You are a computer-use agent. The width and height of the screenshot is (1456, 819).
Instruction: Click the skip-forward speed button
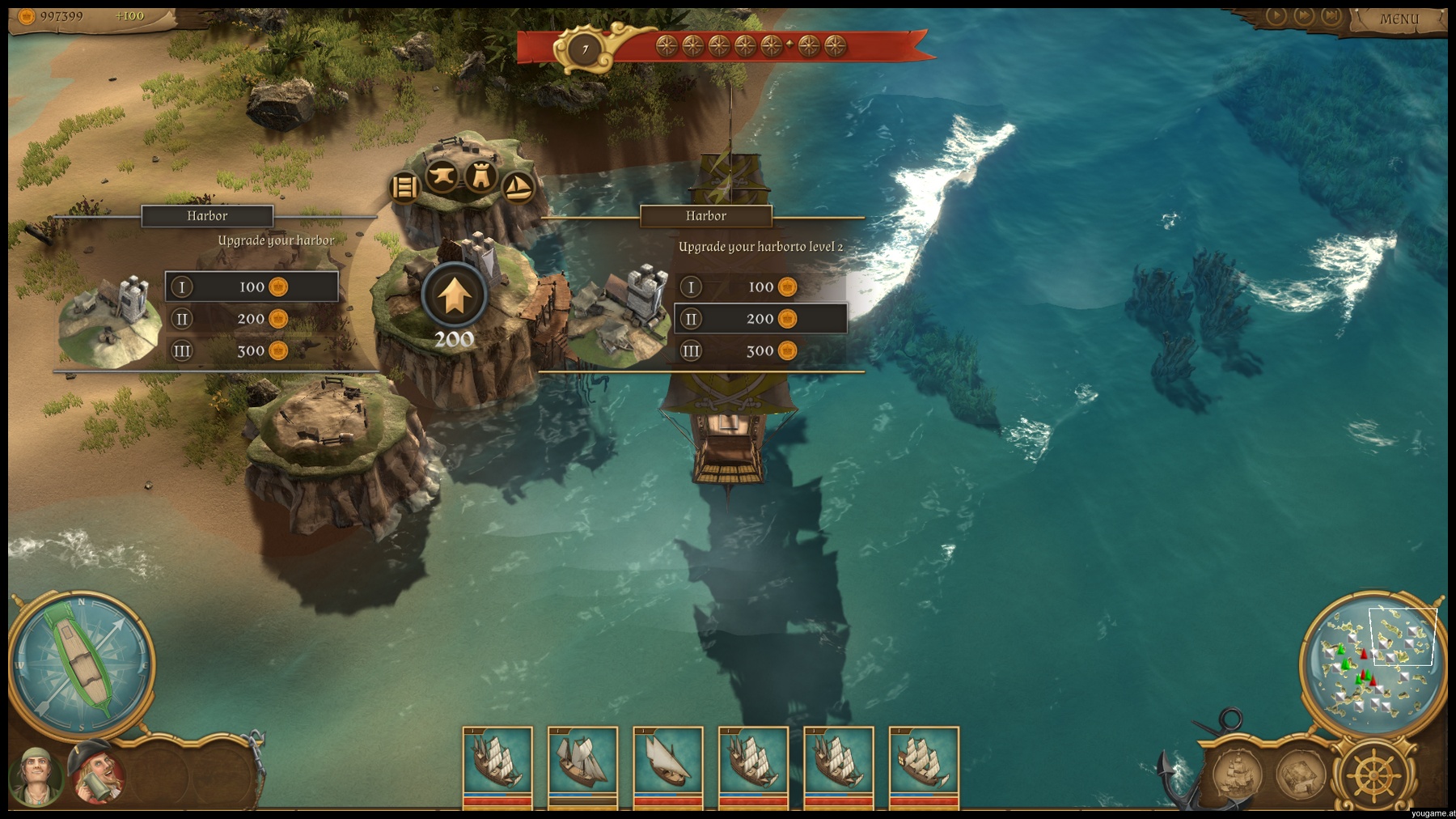pyautogui.click(x=1331, y=15)
